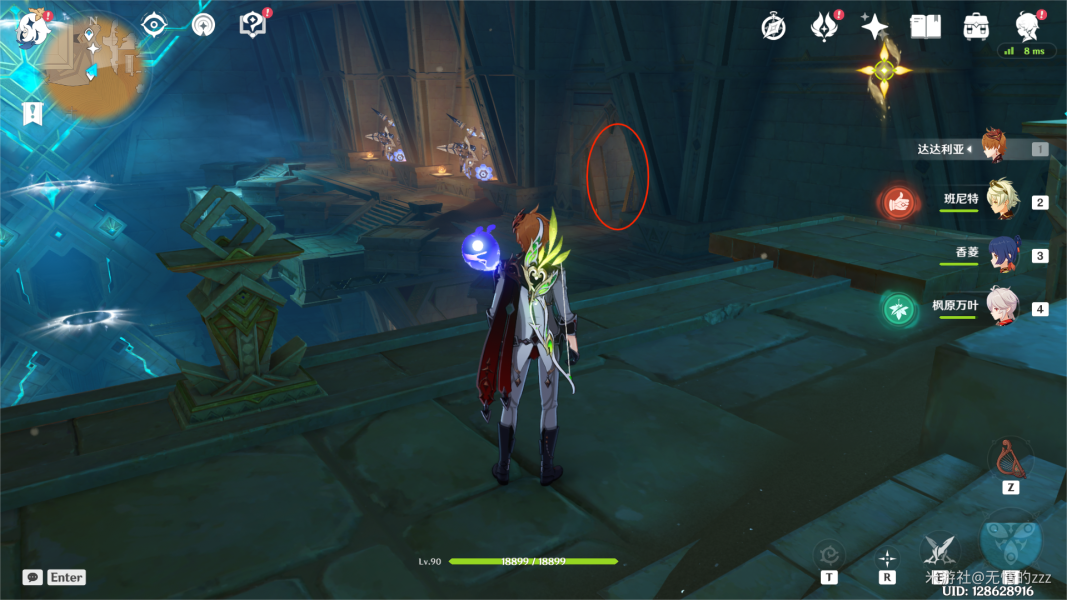The image size is (1067, 600).
Task: Open the character screen head icon
Action: (1026, 25)
